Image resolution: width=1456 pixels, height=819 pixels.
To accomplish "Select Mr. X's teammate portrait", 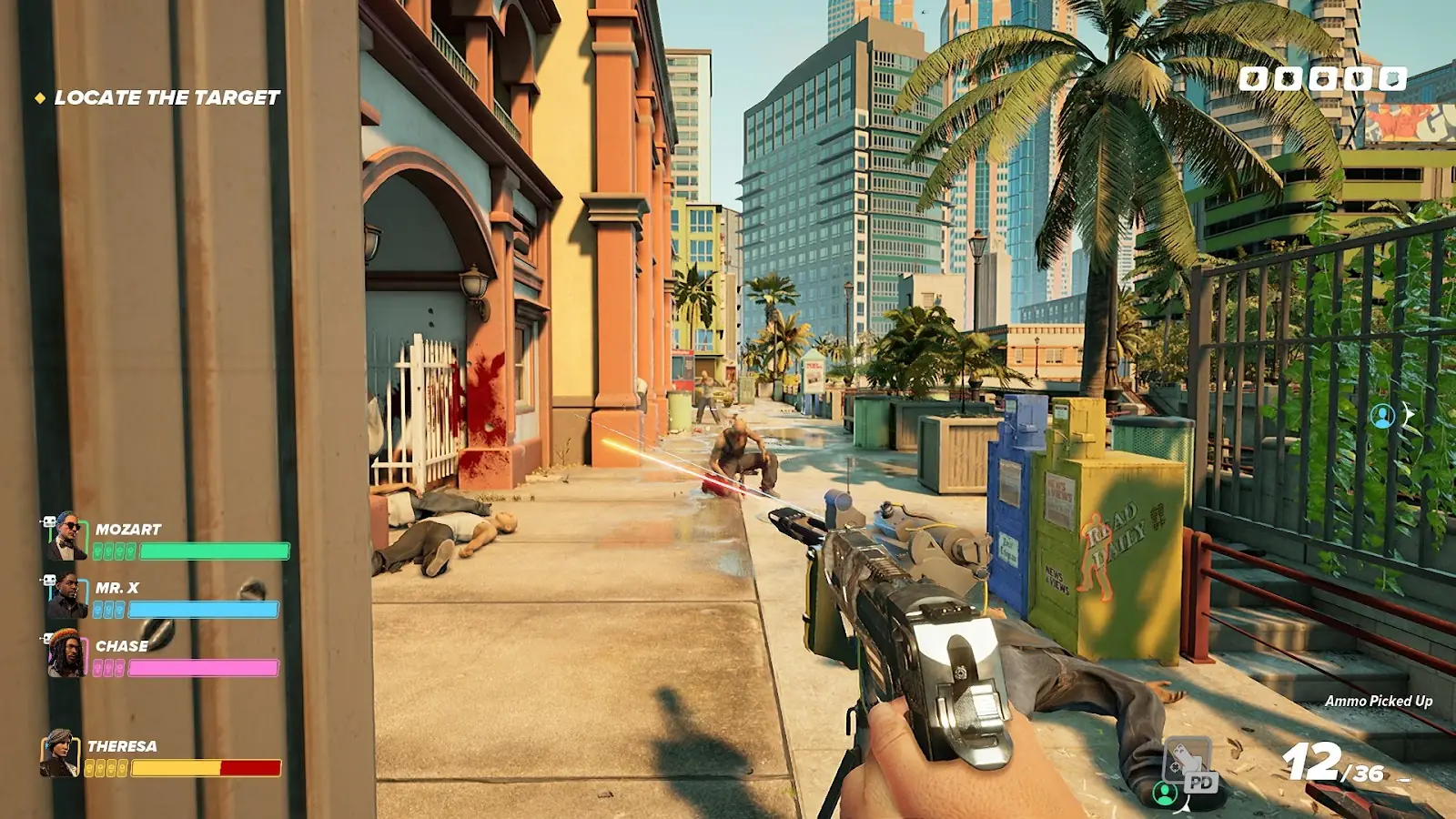I will click(67, 596).
